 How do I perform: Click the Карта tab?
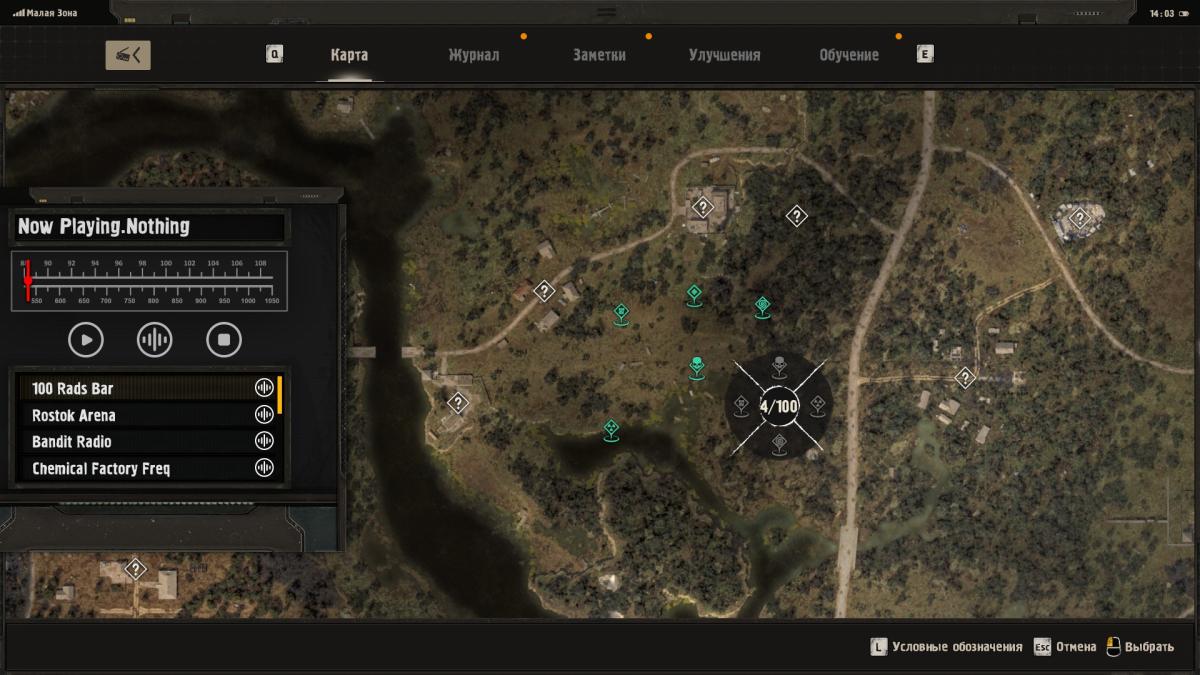pos(349,55)
